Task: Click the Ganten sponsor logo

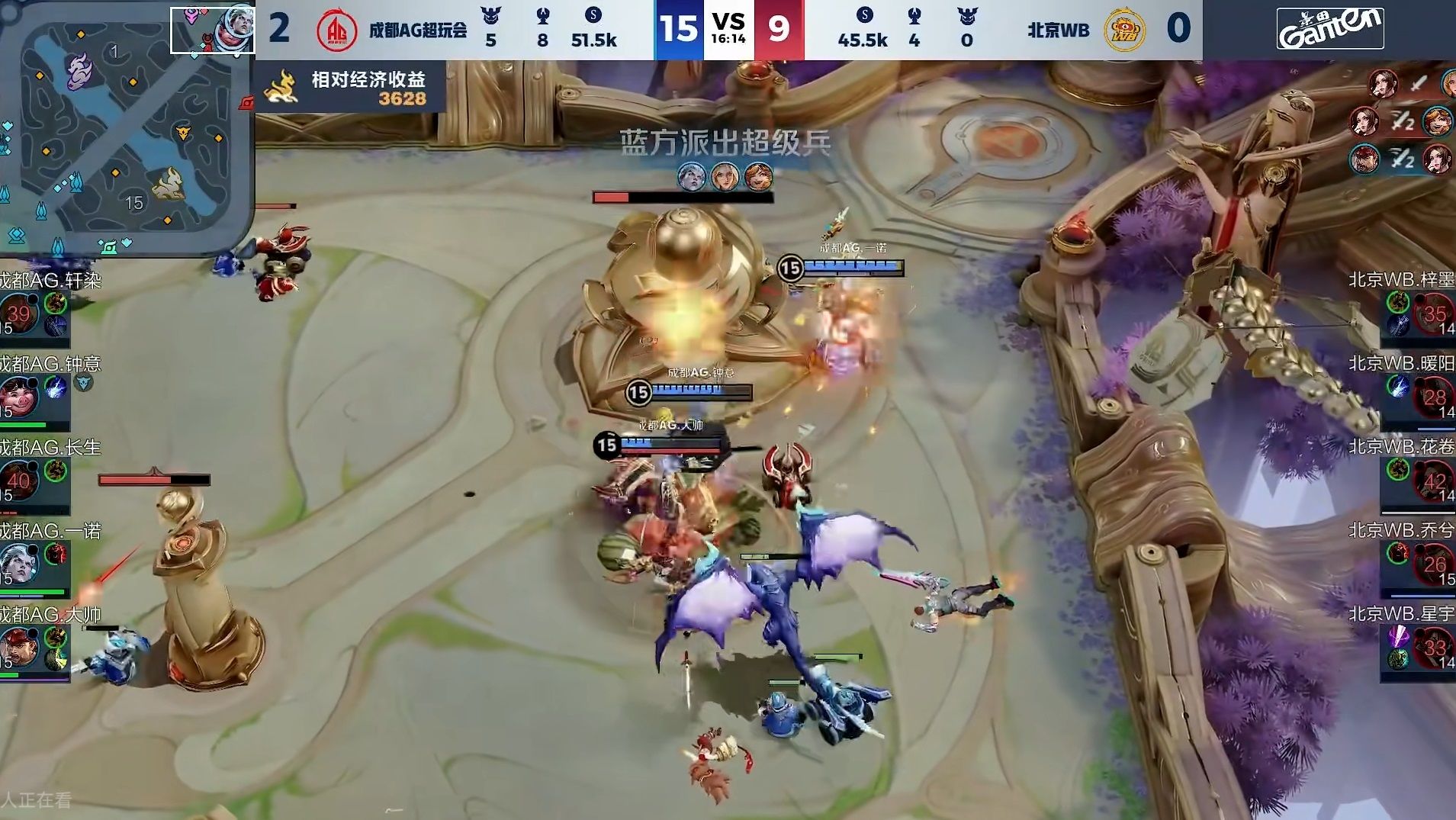Action: [1332, 27]
